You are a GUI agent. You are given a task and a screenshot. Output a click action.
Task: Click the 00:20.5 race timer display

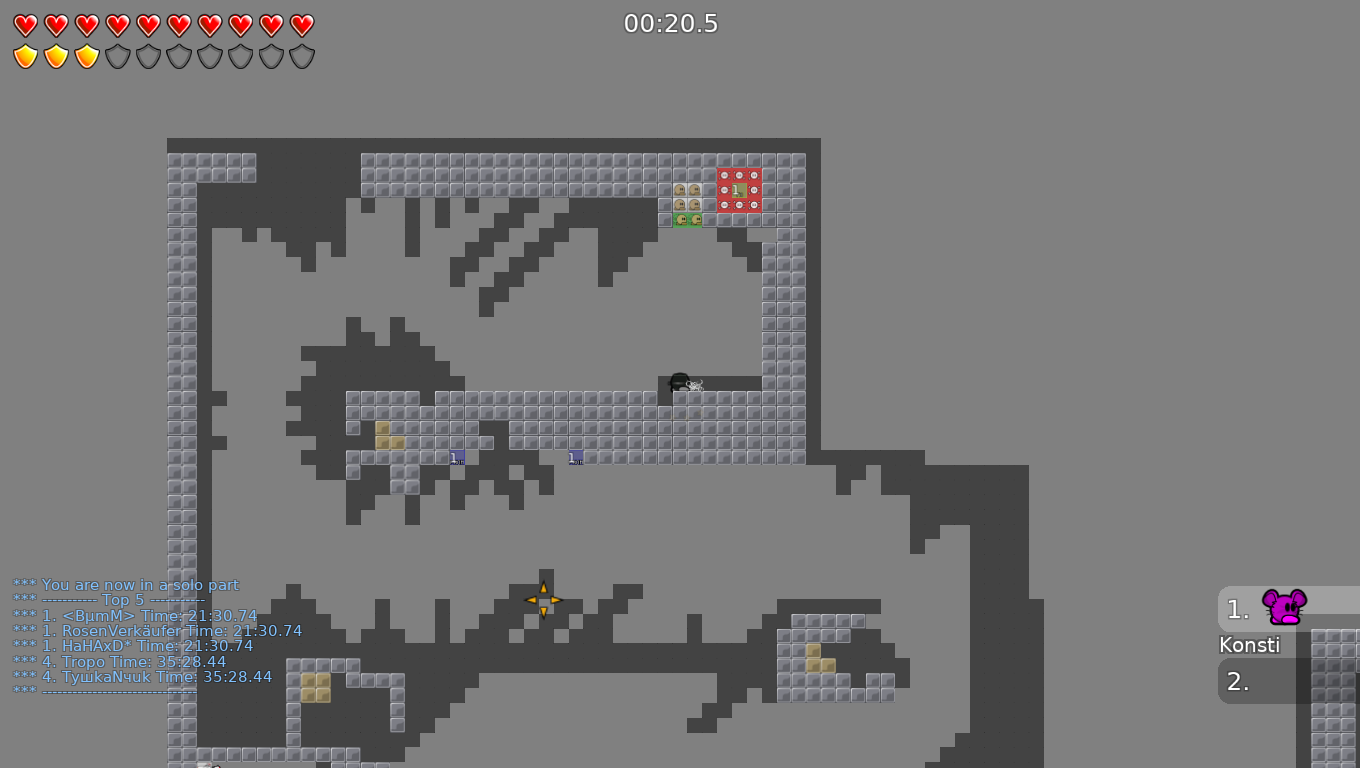671,23
